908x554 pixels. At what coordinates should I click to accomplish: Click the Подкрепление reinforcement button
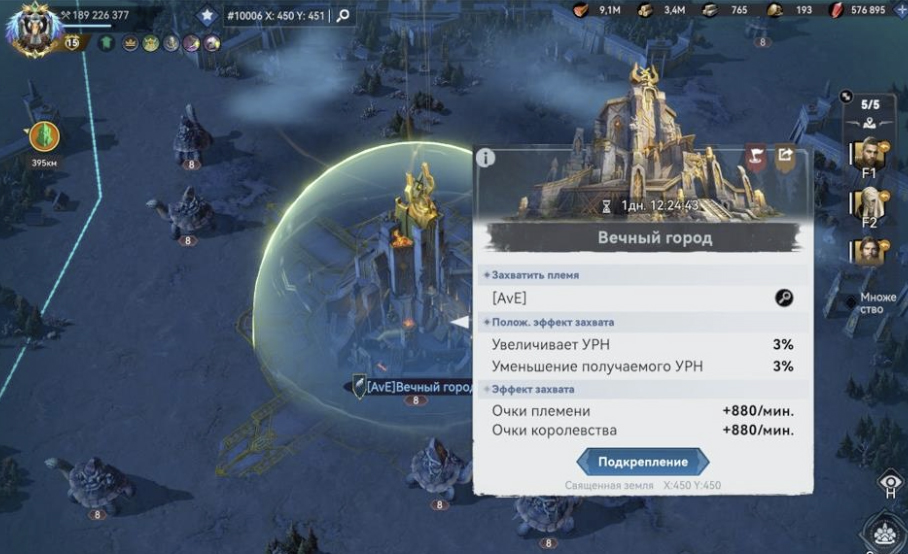(643, 461)
